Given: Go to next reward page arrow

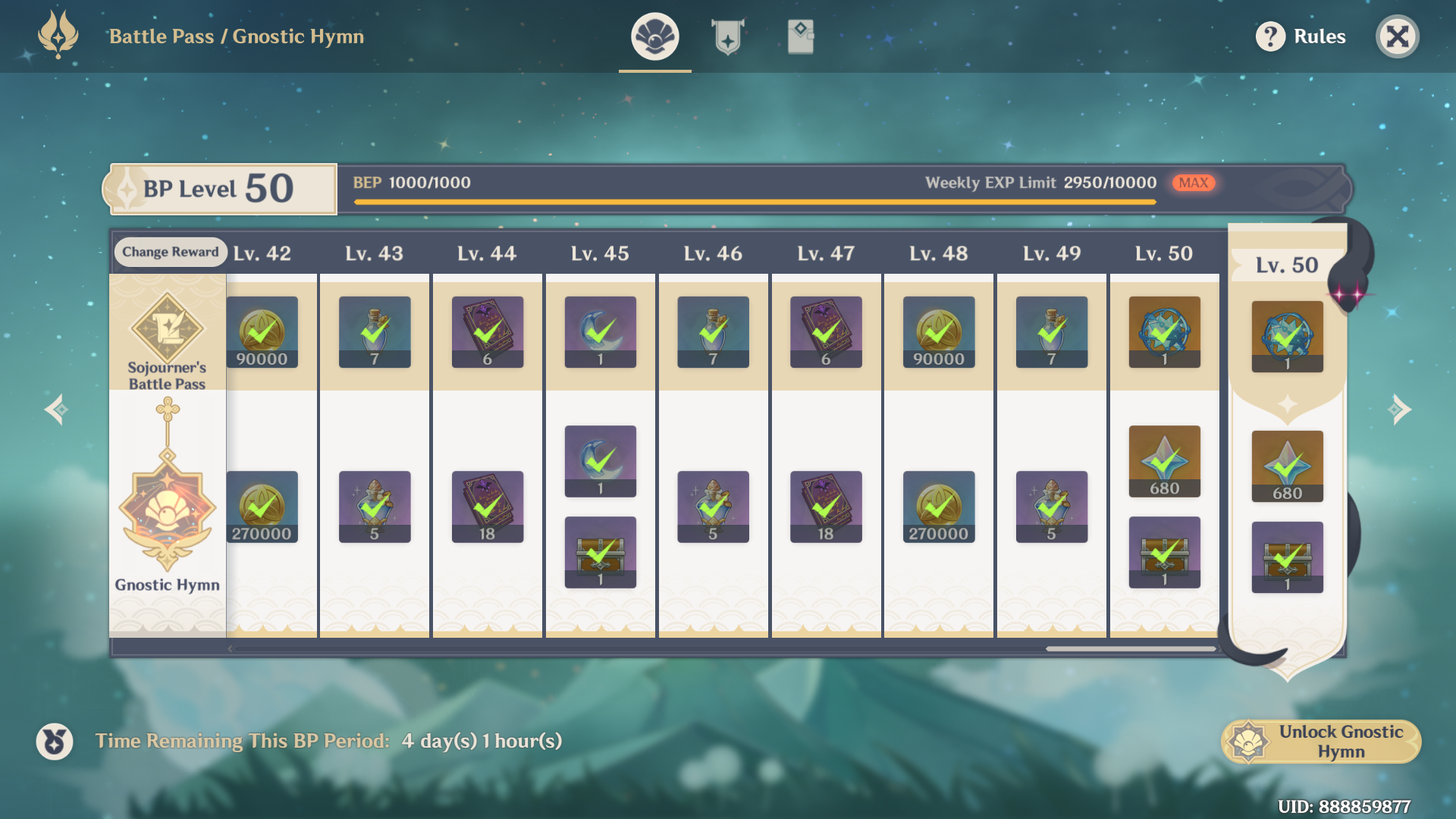Looking at the screenshot, I should [1399, 409].
